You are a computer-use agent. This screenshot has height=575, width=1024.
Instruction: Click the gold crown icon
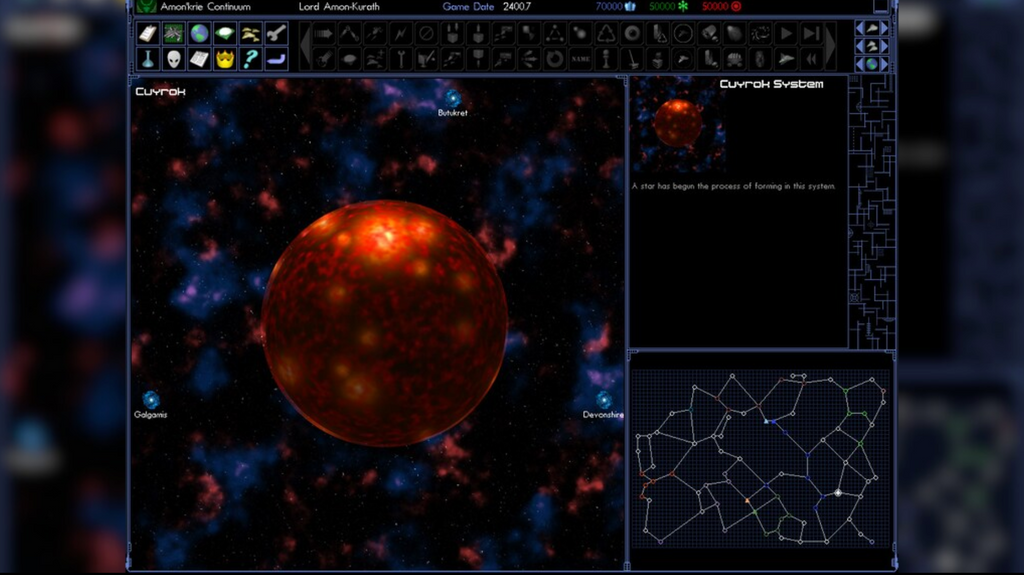pos(225,59)
